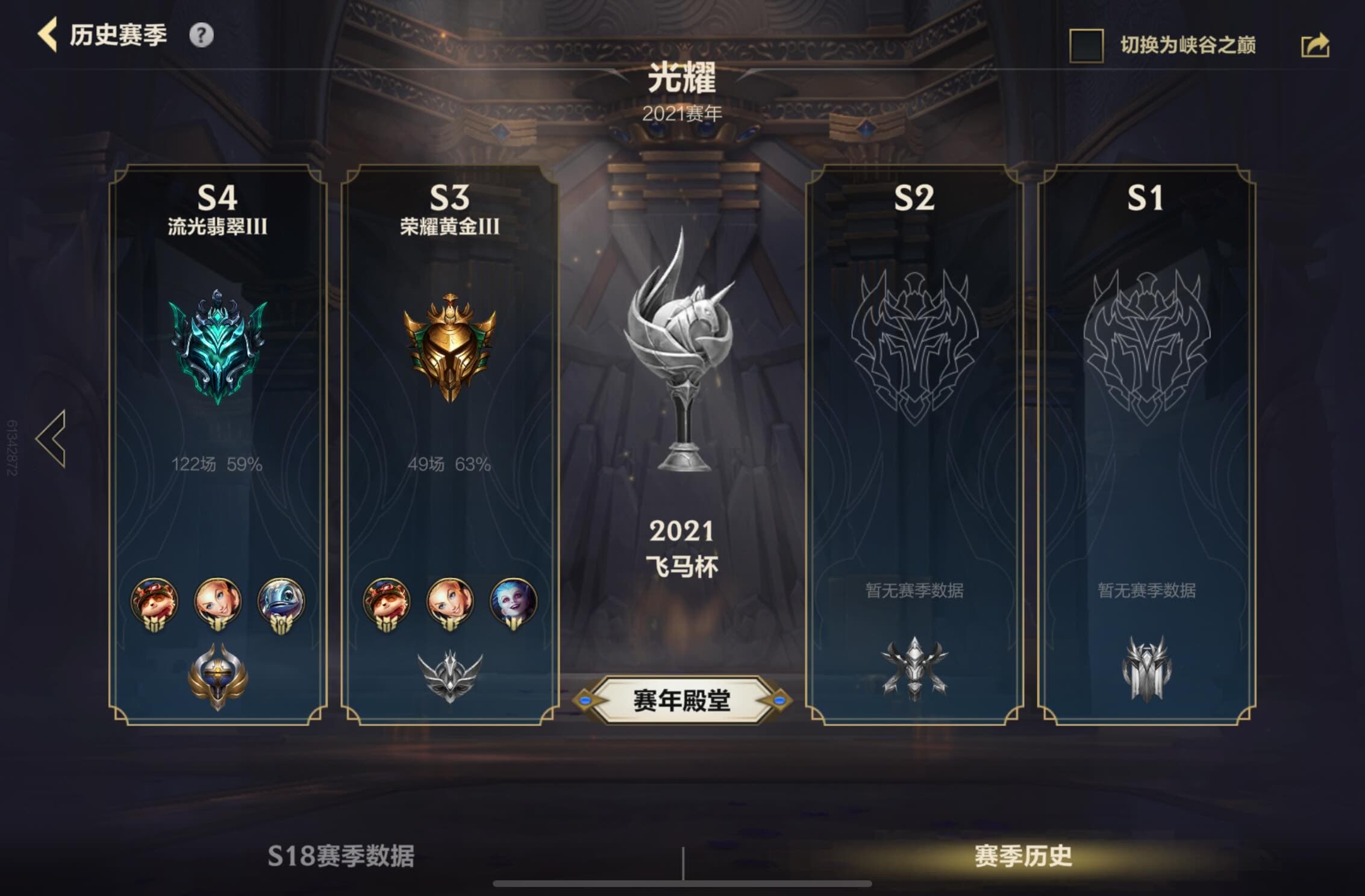This screenshot has height=896, width=1365.
Task: Toggle the 切换为峡谷之巅 checkbox
Action: [x=1085, y=46]
